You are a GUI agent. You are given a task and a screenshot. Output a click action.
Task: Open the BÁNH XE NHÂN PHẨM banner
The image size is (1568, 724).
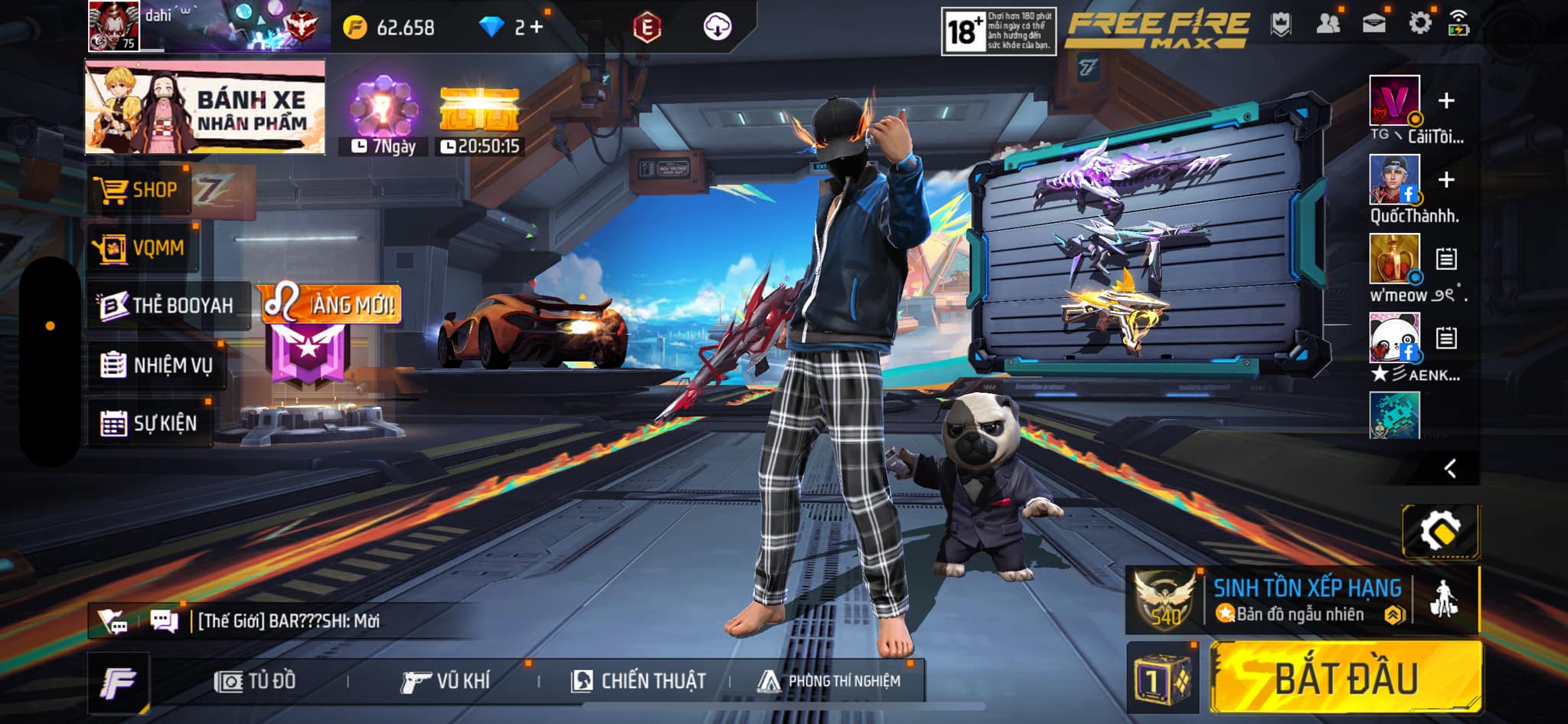(205, 107)
